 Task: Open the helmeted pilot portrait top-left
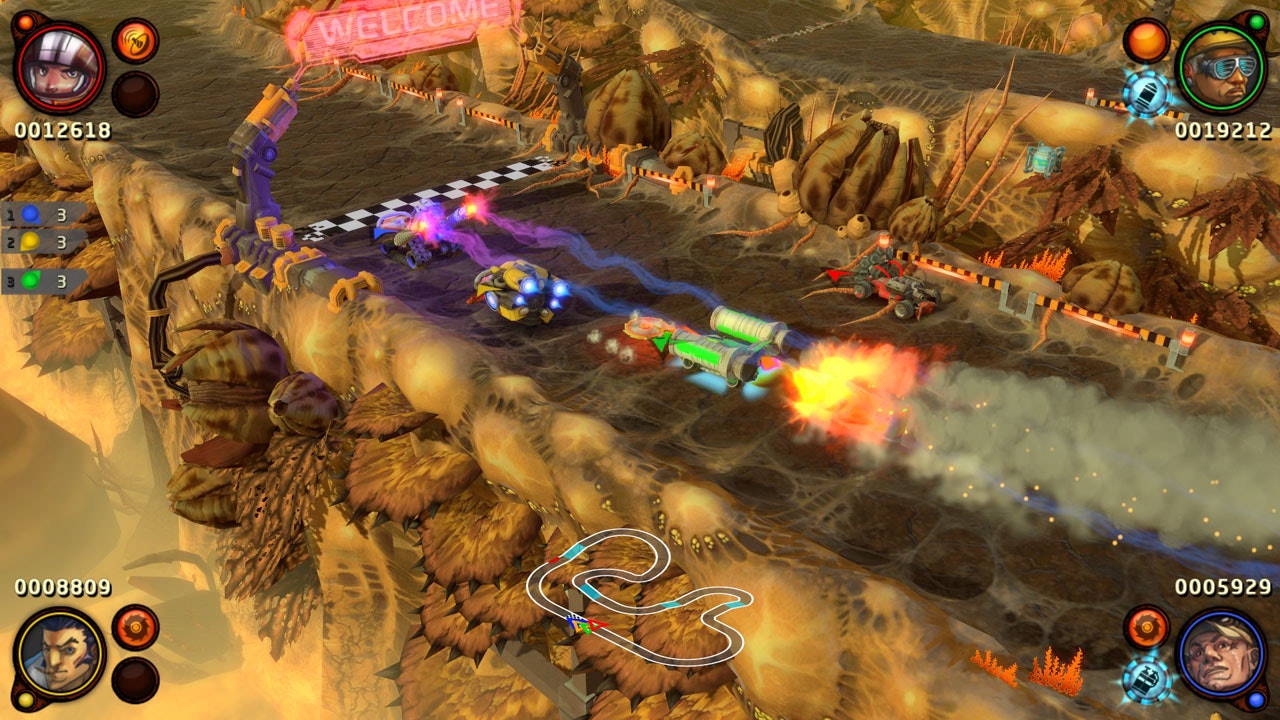click(x=58, y=66)
